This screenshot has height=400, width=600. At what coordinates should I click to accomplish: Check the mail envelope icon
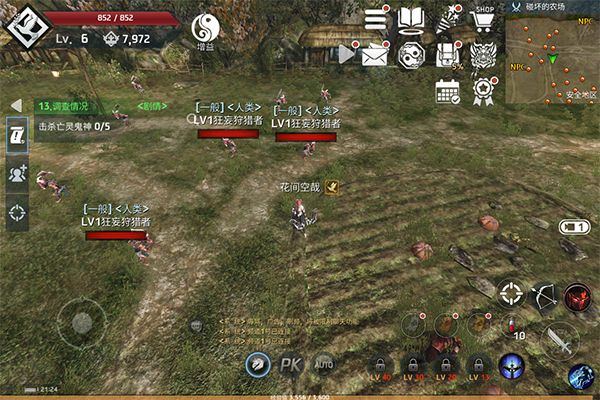(x=375, y=56)
